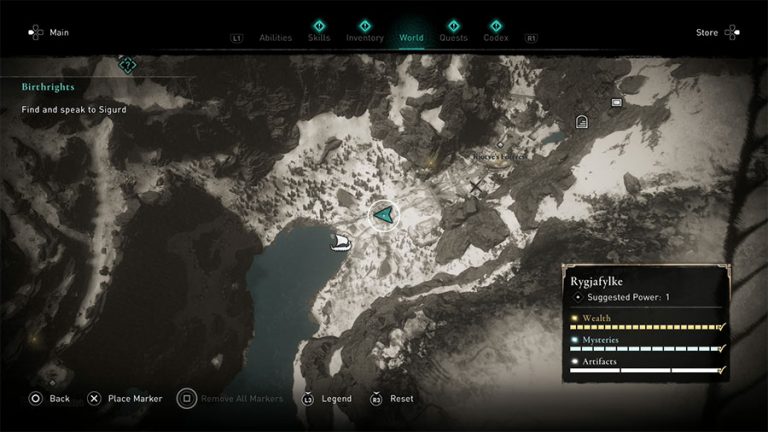Select the longship icon on the map
The image size is (768, 432).
pyautogui.click(x=339, y=242)
